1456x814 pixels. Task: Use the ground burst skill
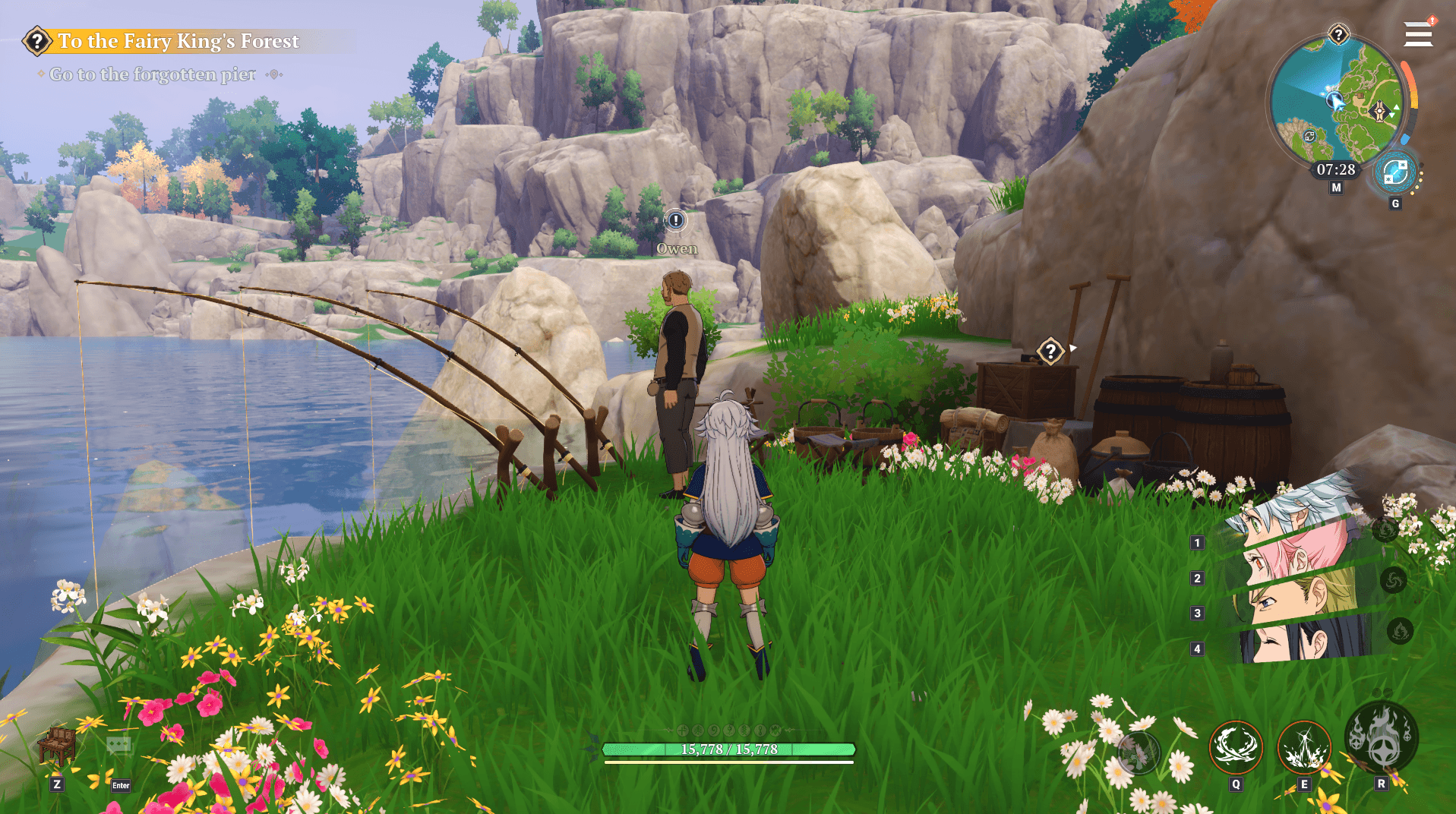pyautogui.click(x=1304, y=747)
